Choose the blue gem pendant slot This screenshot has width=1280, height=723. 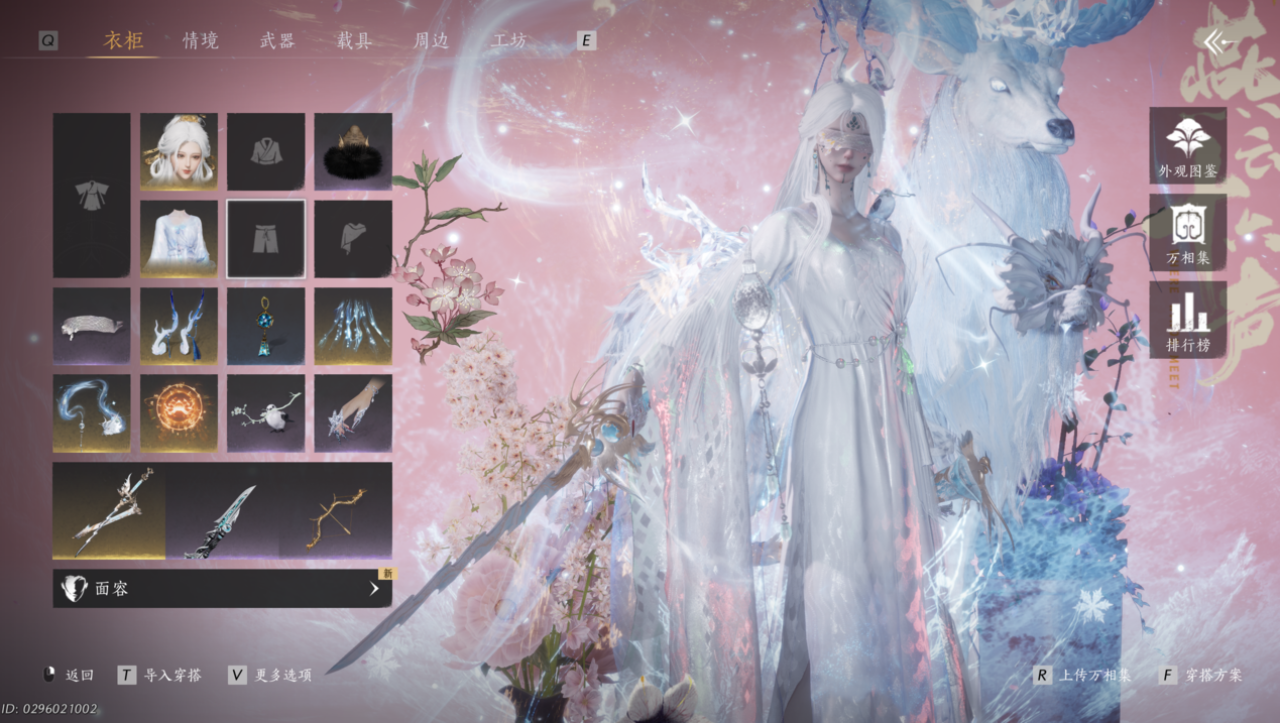point(266,326)
